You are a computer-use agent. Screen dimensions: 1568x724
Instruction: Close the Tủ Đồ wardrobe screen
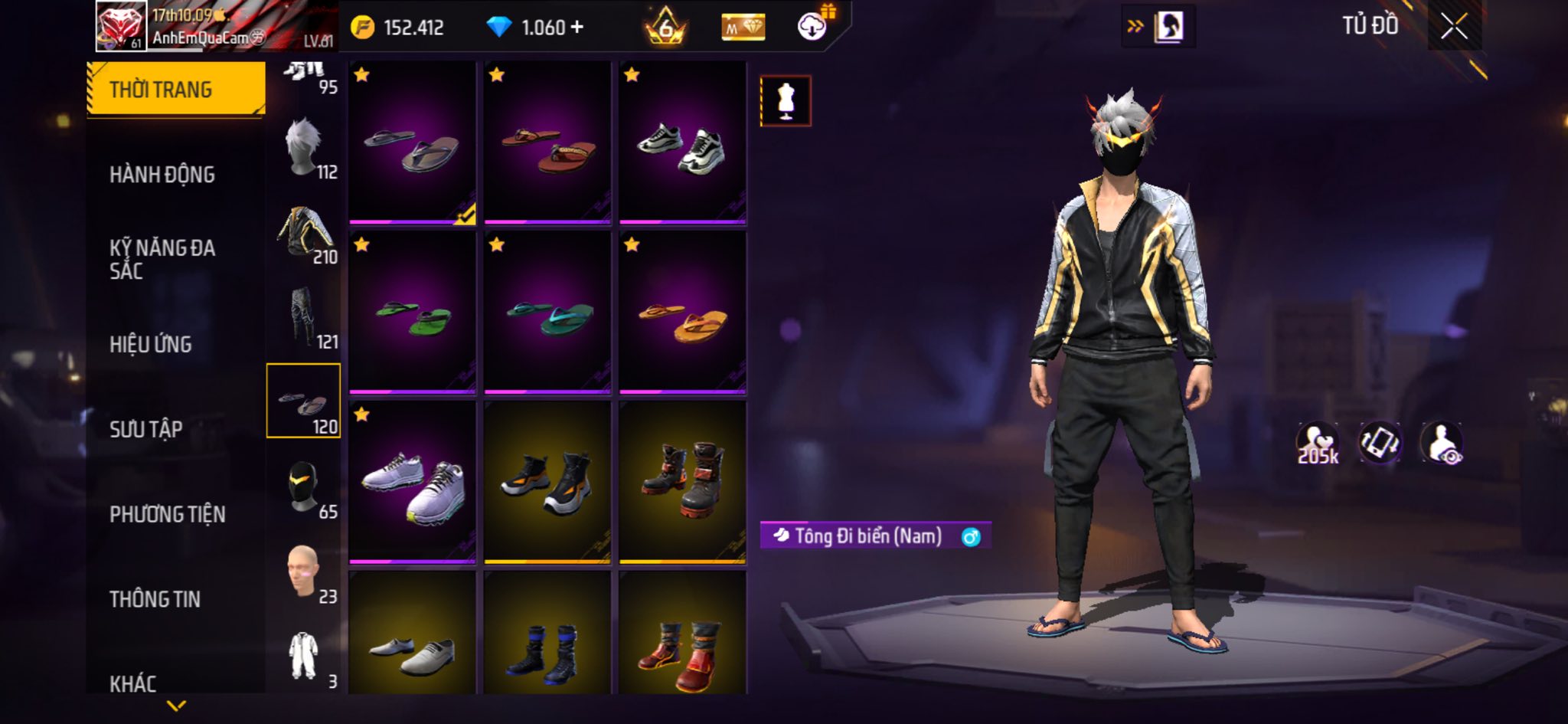pyautogui.click(x=1454, y=28)
